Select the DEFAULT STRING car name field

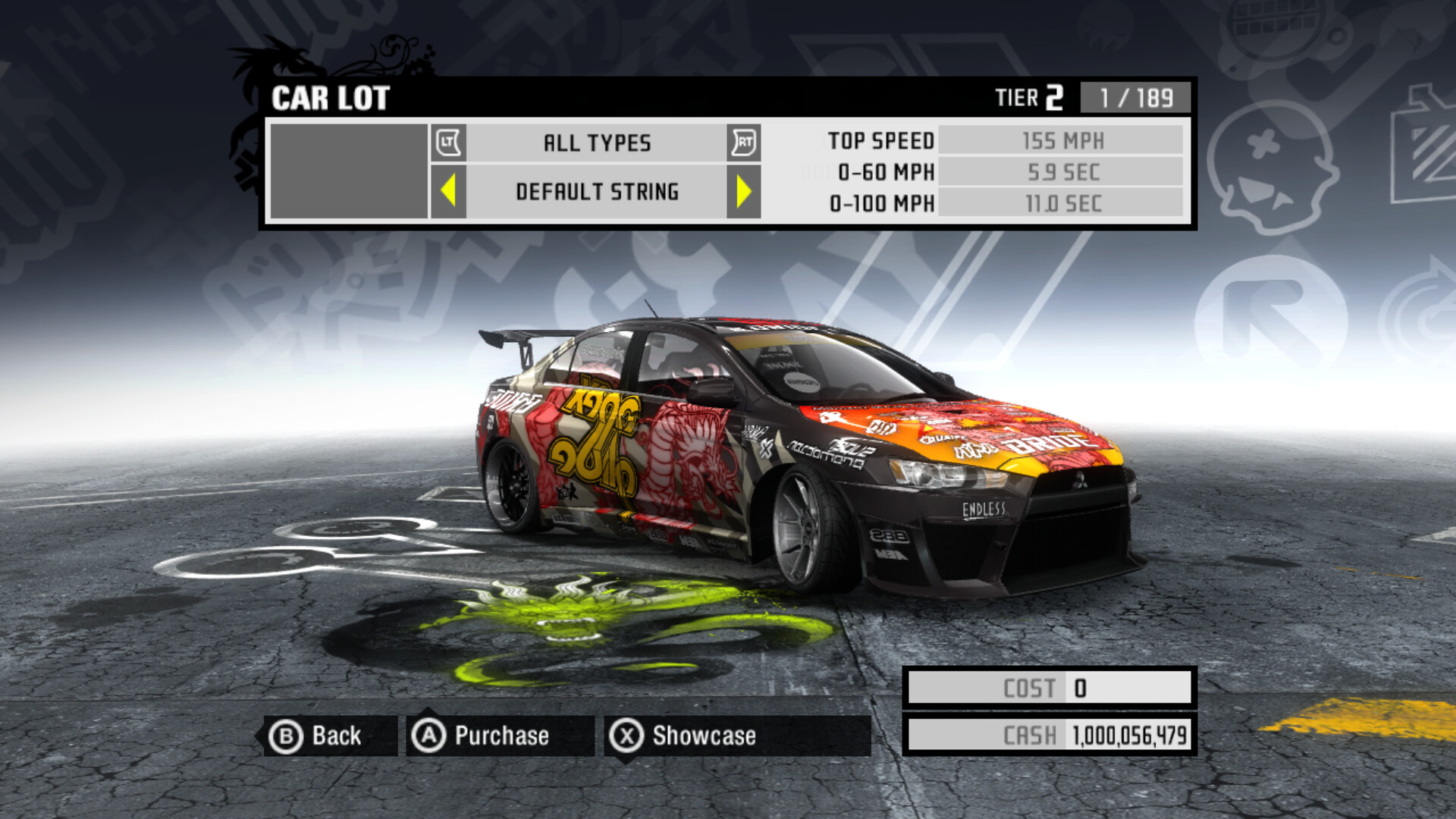tap(597, 192)
